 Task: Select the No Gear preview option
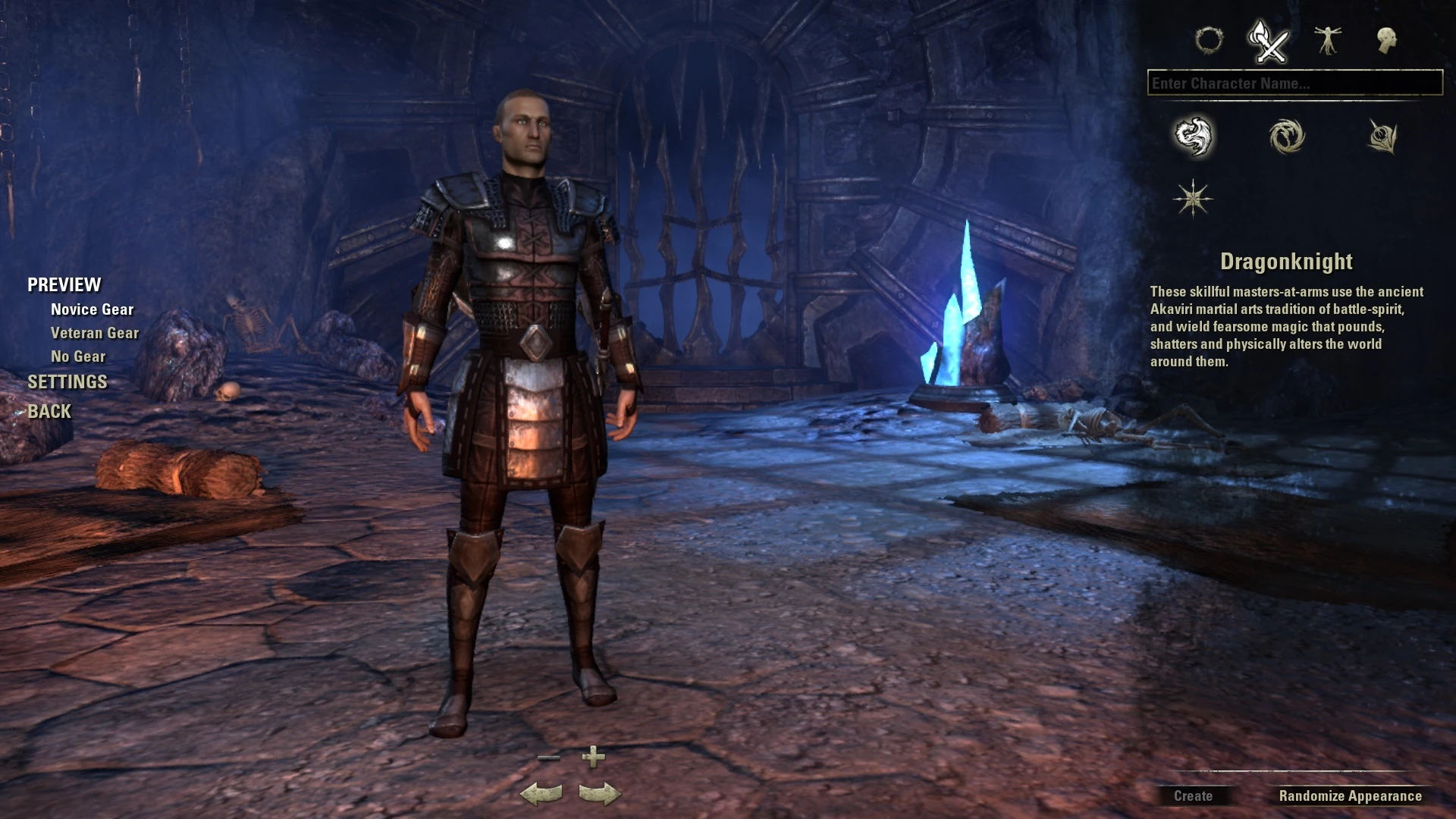(78, 356)
